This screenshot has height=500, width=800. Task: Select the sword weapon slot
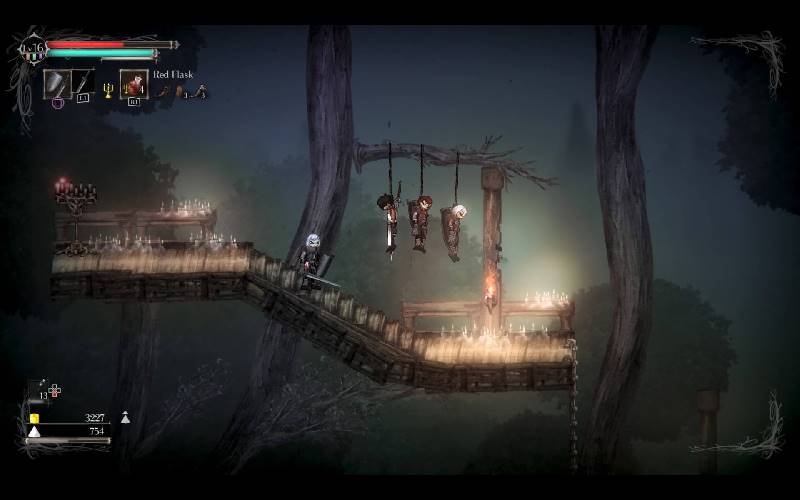[x=83, y=83]
